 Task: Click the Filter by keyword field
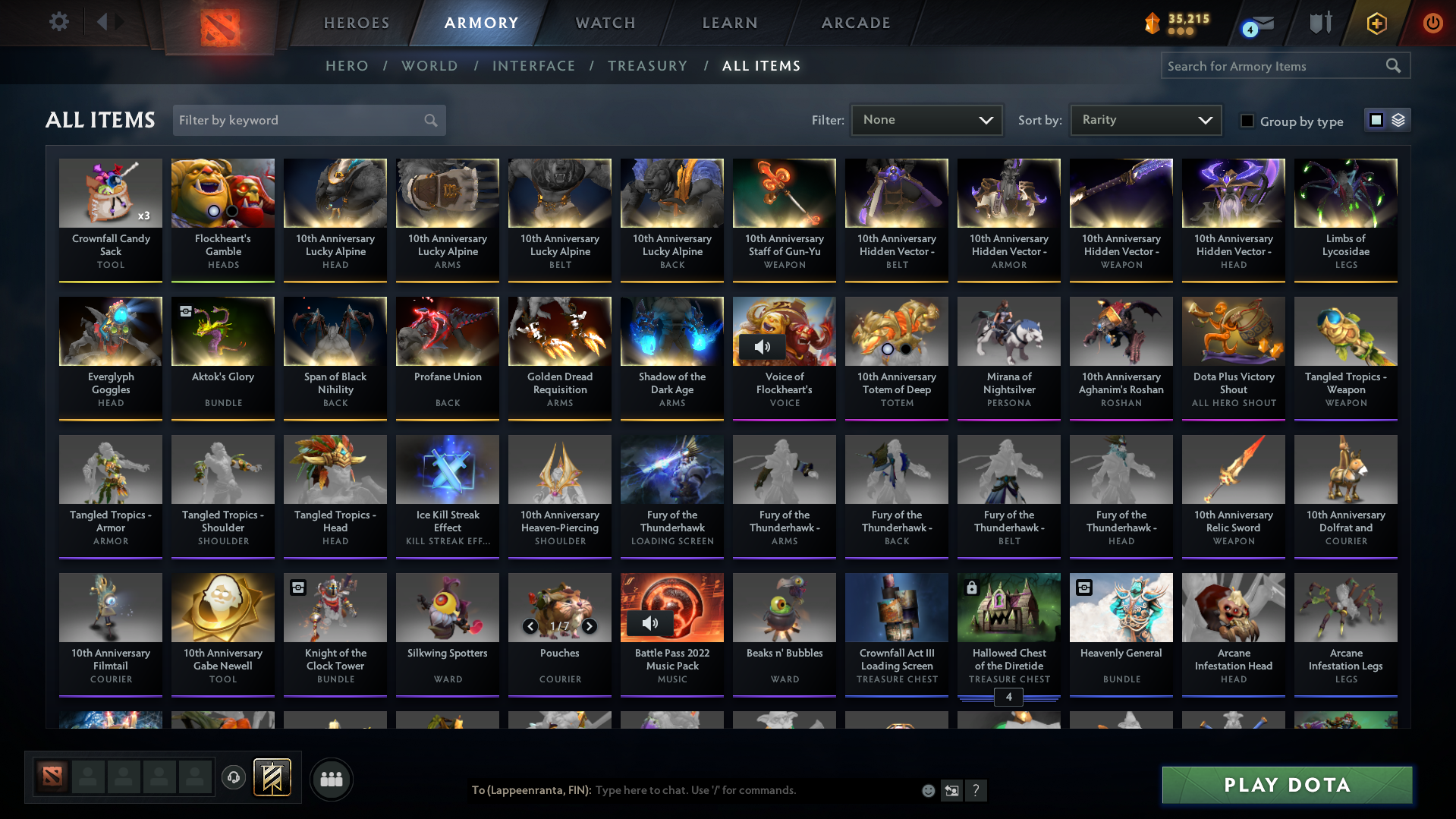coord(303,120)
